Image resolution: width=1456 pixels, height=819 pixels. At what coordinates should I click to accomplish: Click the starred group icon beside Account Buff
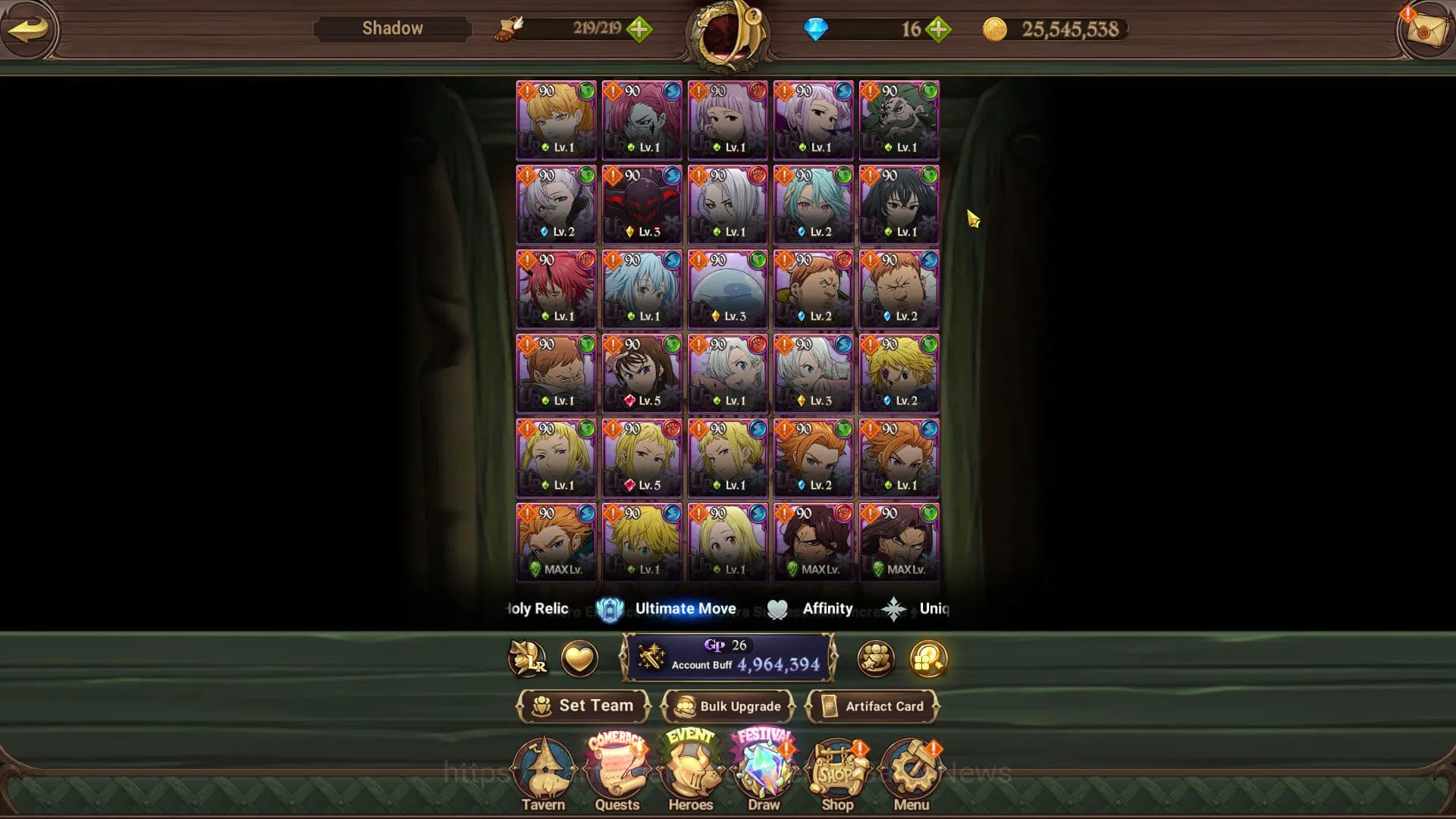click(874, 659)
